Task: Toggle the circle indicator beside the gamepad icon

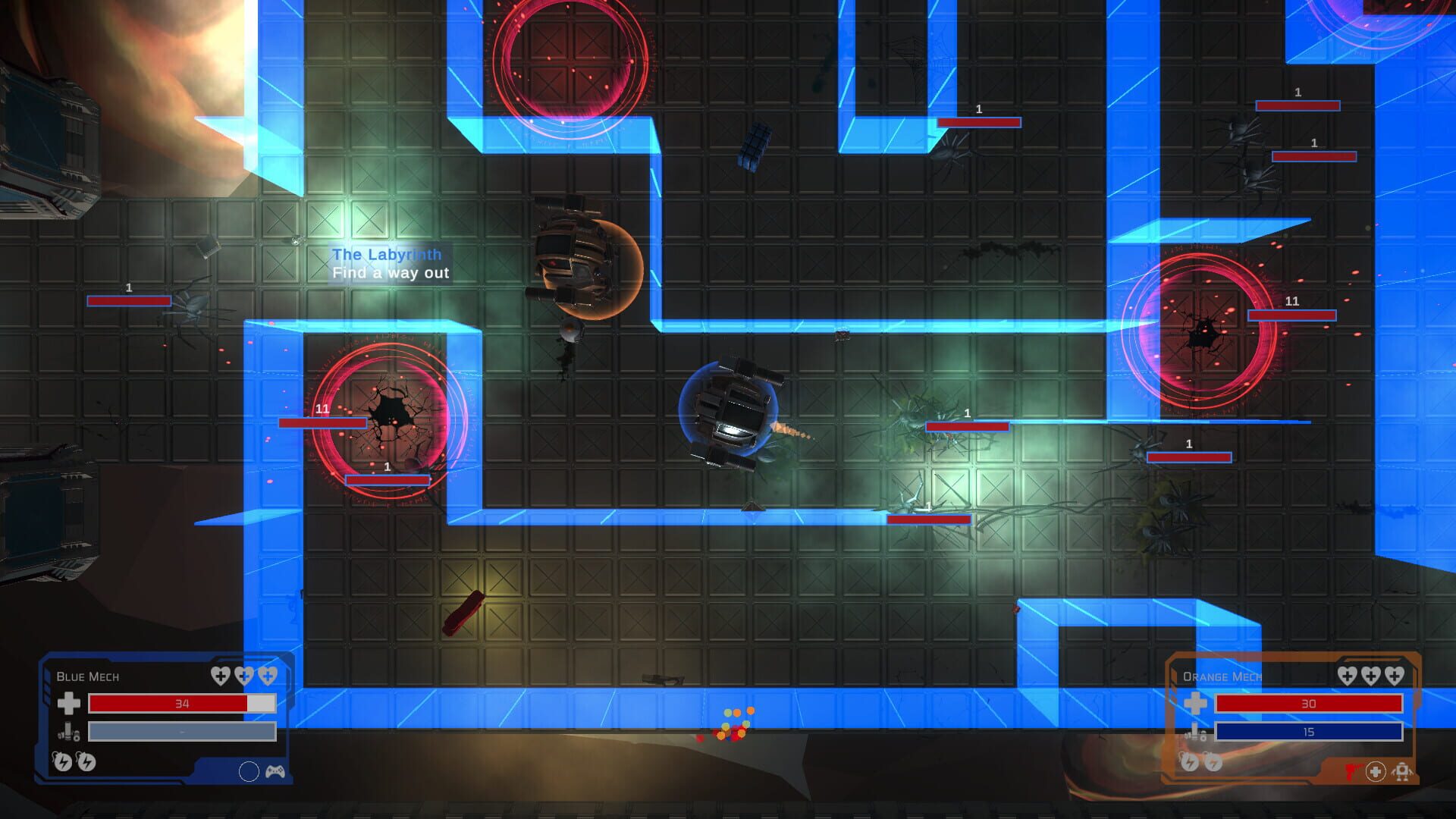Action: coord(249,770)
